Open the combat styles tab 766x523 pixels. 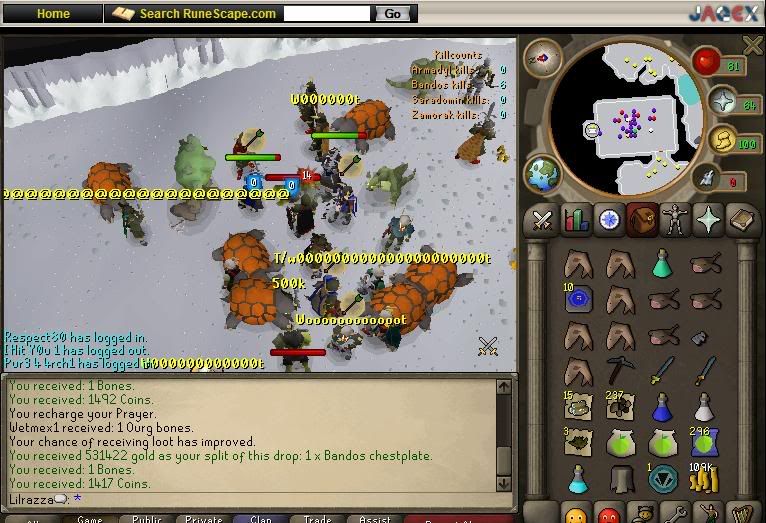coord(543,220)
